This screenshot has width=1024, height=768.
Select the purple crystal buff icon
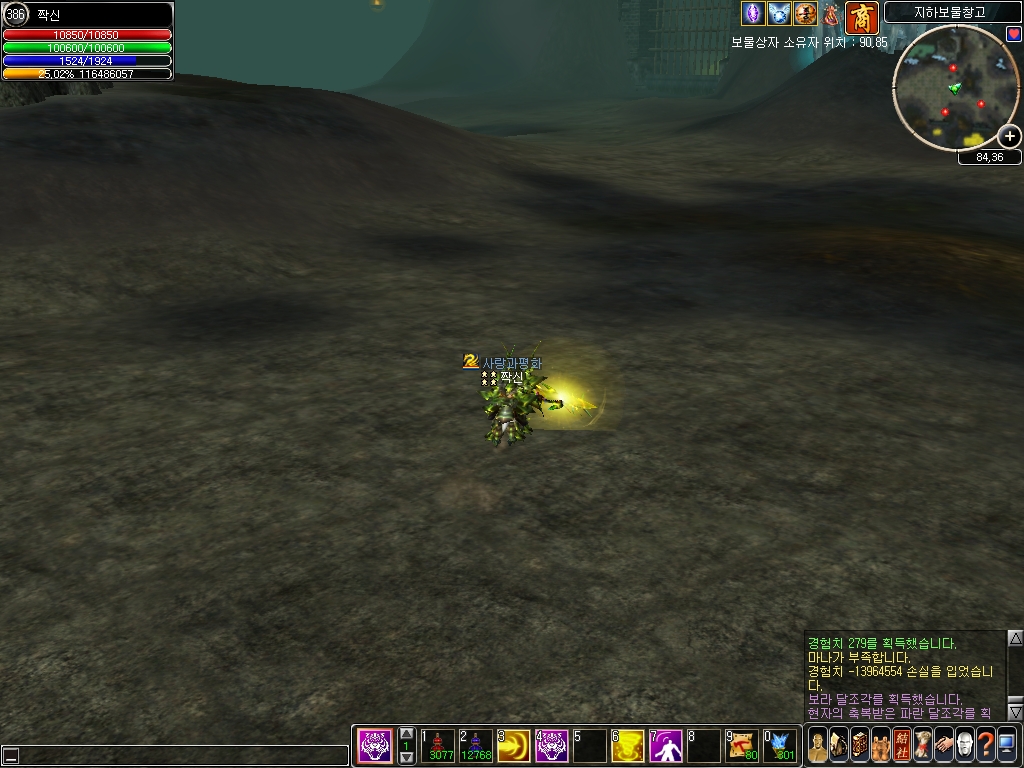click(752, 14)
